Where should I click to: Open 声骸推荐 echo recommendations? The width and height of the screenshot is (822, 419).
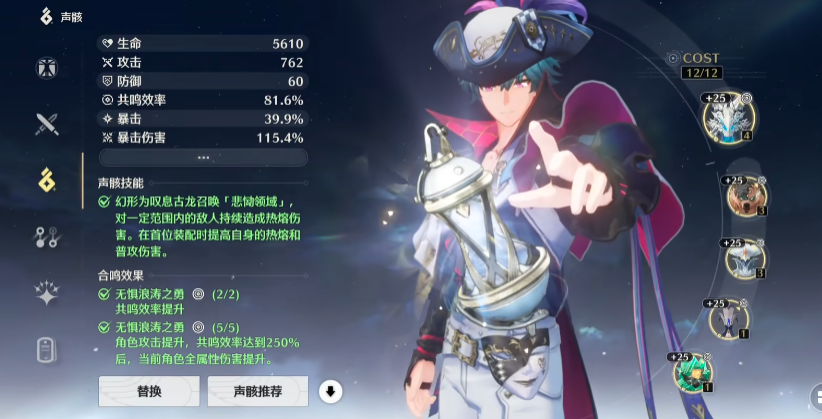coord(257,390)
